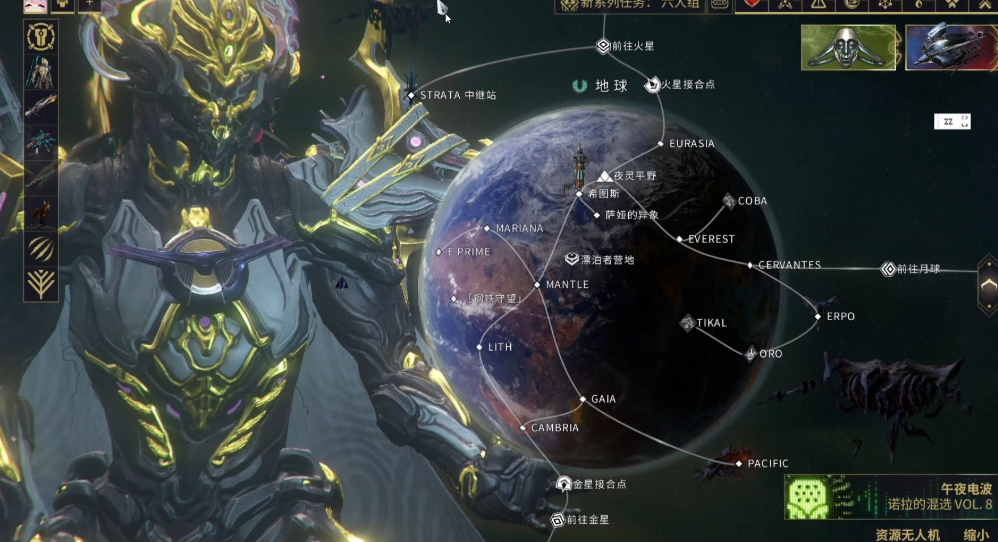Choose the CERVANTES node
Screen dimensions: 998x542
(x=750, y=265)
